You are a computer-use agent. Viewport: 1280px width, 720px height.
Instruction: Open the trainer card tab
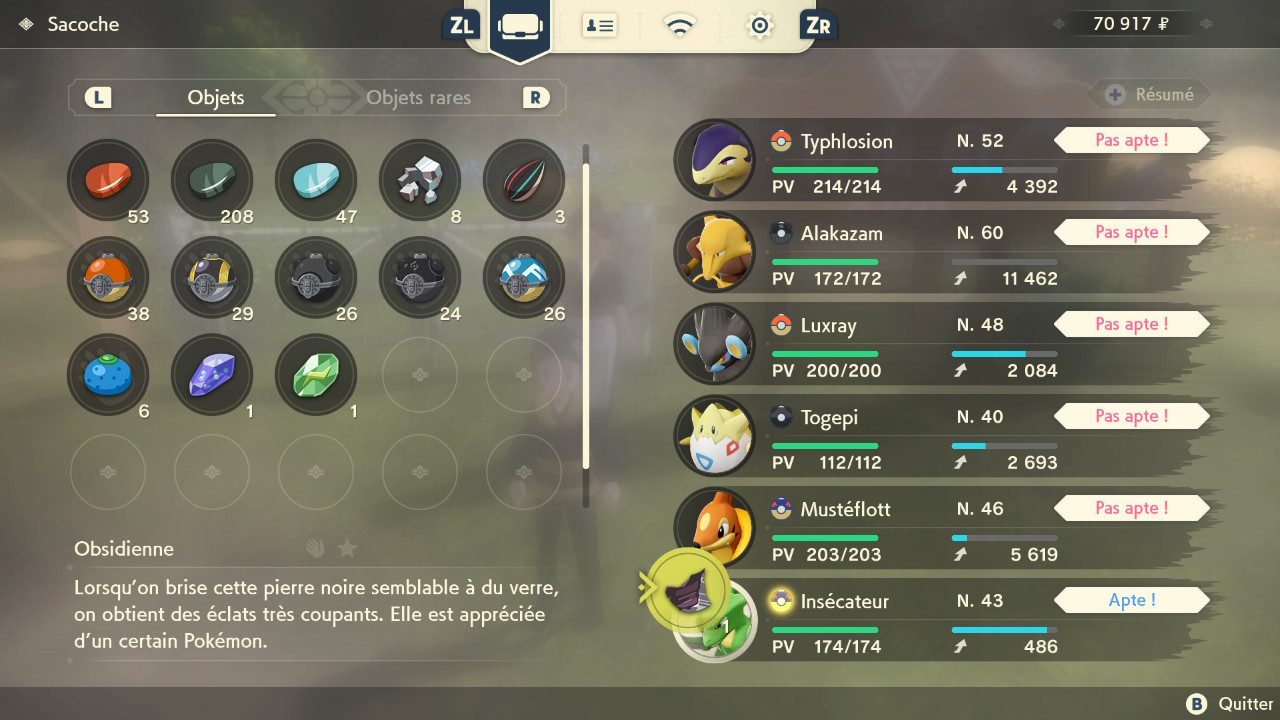(x=600, y=25)
